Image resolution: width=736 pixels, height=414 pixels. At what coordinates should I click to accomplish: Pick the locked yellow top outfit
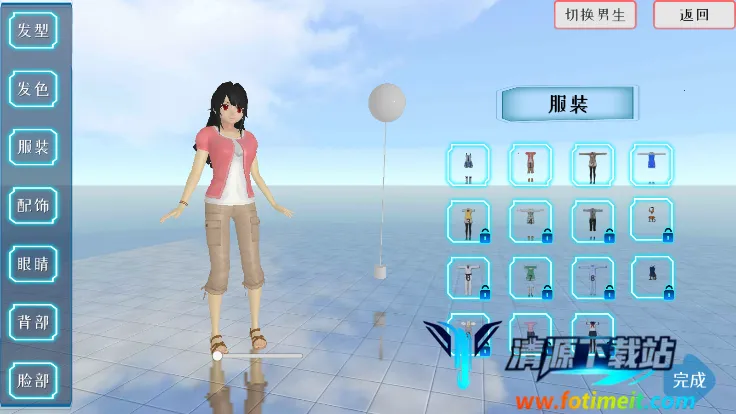tap(469, 221)
